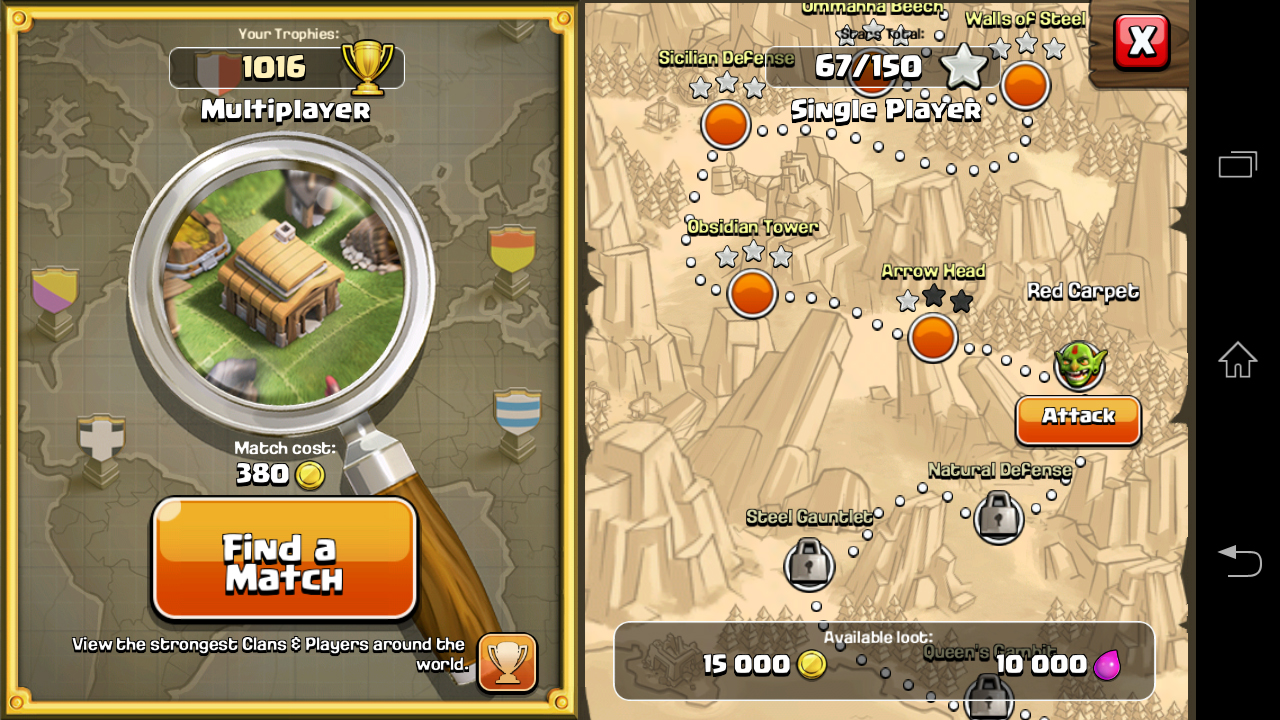Tap the locked Steel Gauntlet level
Viewport: 1280px width, 720px height.
coord(810,564)
